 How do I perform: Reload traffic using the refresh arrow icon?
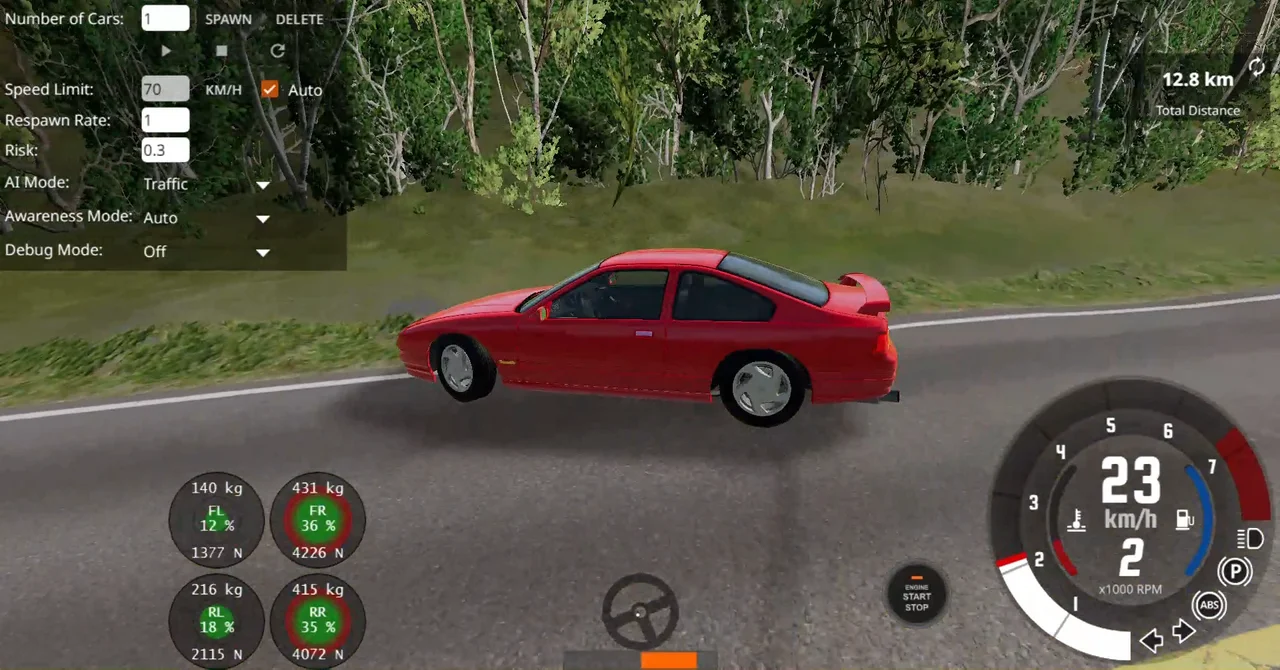click(278, 50)
